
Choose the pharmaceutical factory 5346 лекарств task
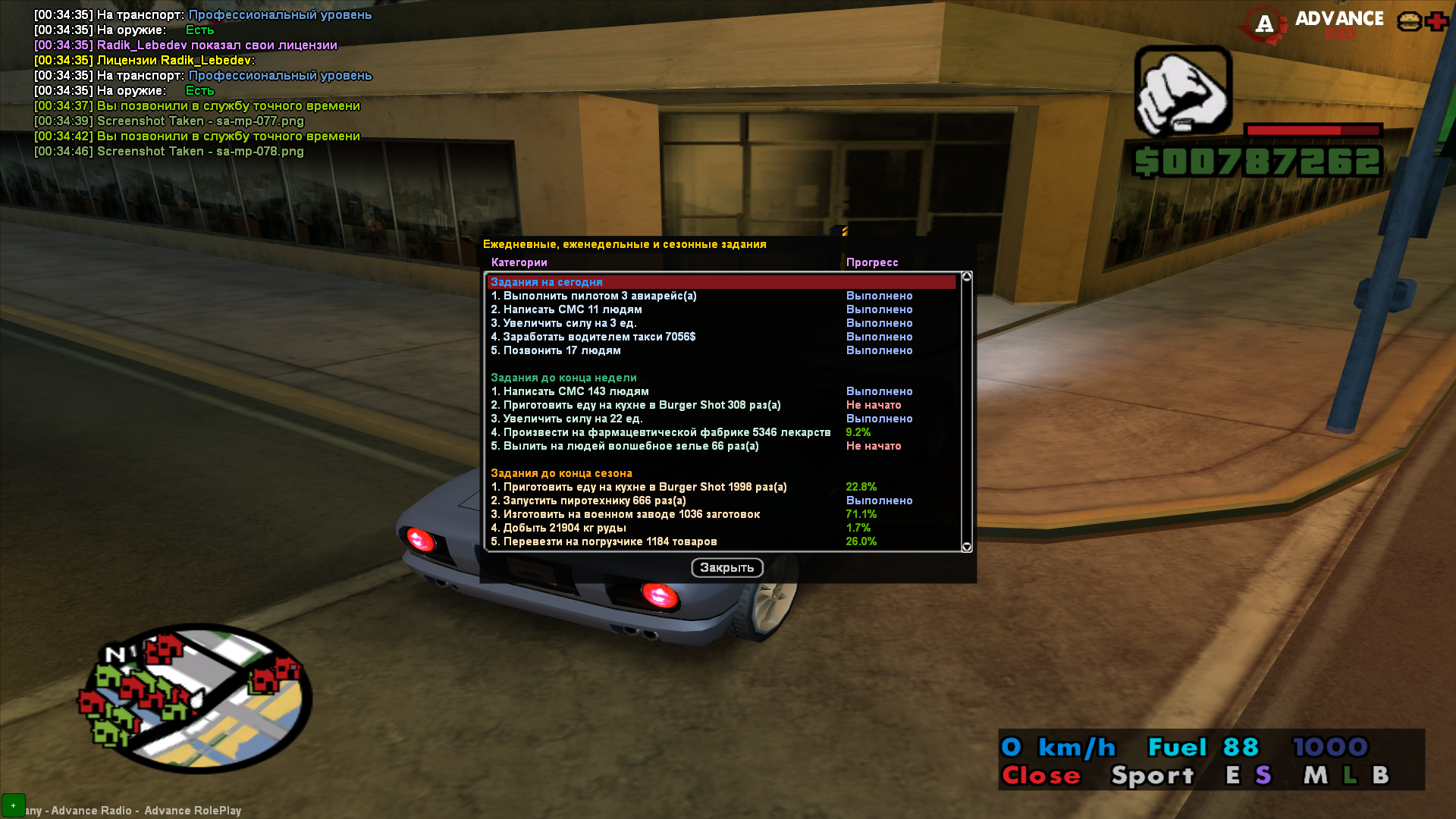pos(660,432)
